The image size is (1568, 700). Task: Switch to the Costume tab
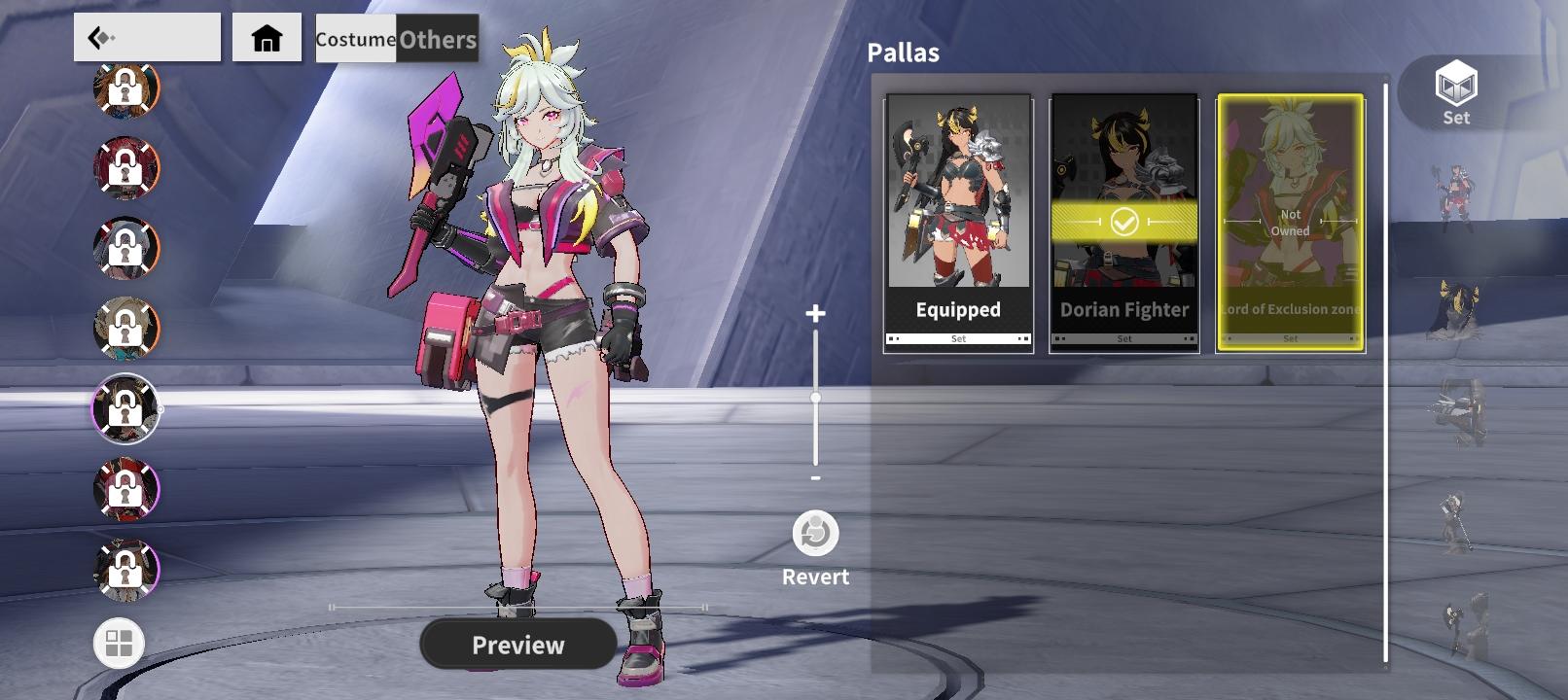tap(355, 39)
